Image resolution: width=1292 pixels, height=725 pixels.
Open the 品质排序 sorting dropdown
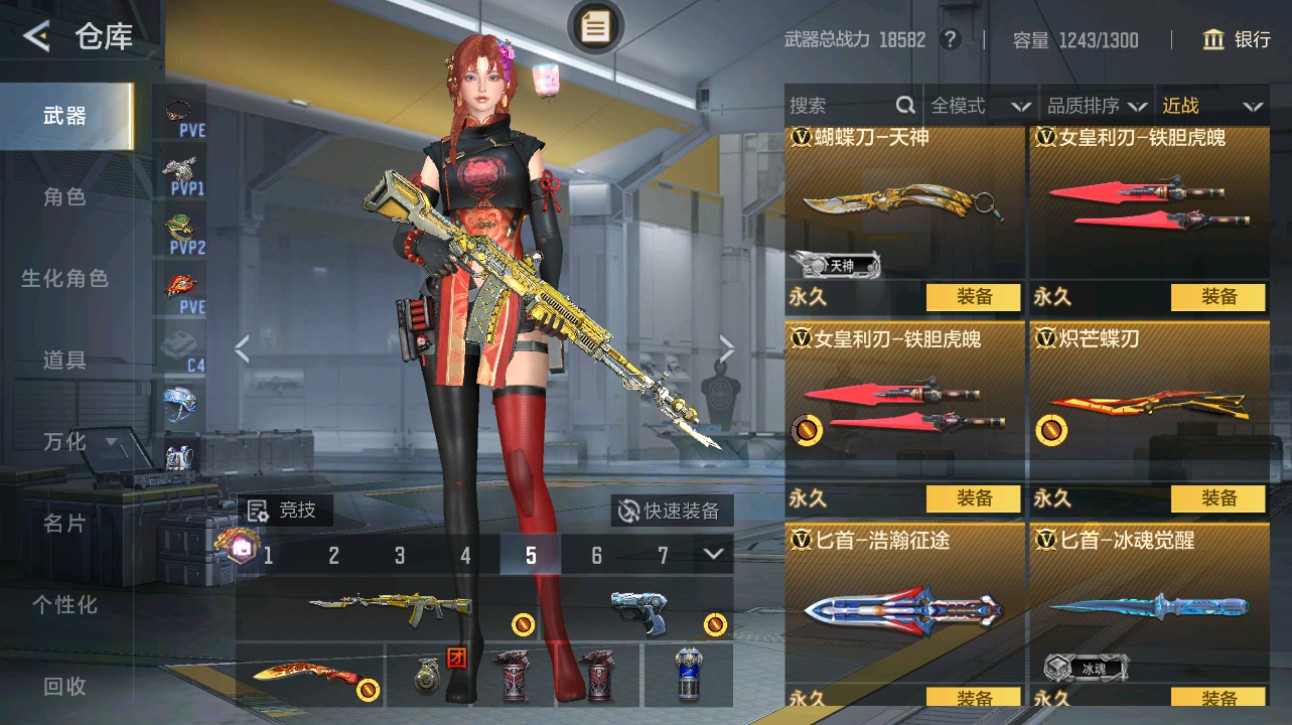point(1093,104)
